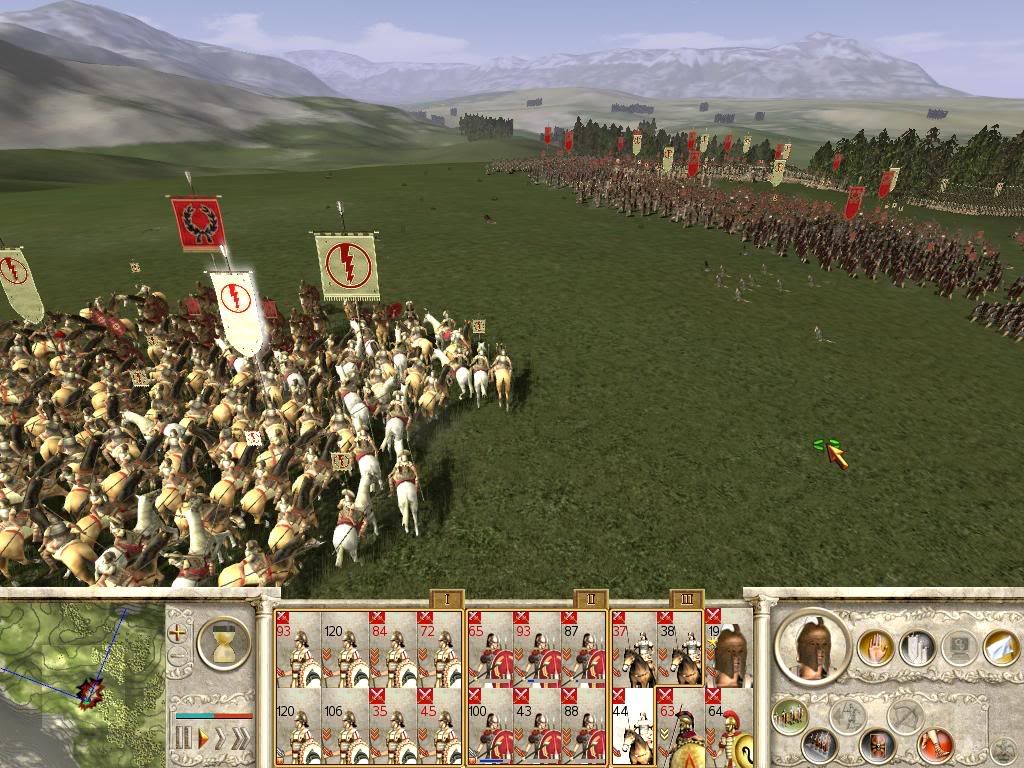
Task: Zoom in the battle minimap with plus button
Action: tap(179, 632)
